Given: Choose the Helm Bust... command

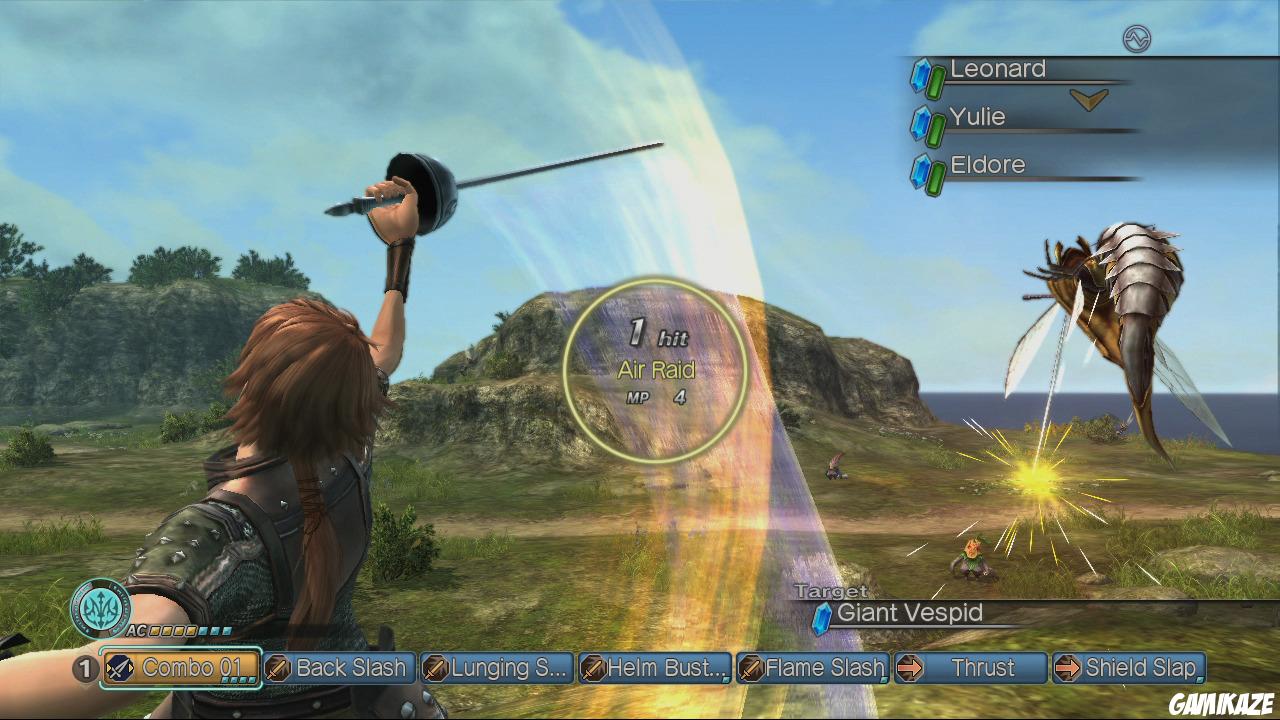Looking at the screenshot, I should [655, 668].
